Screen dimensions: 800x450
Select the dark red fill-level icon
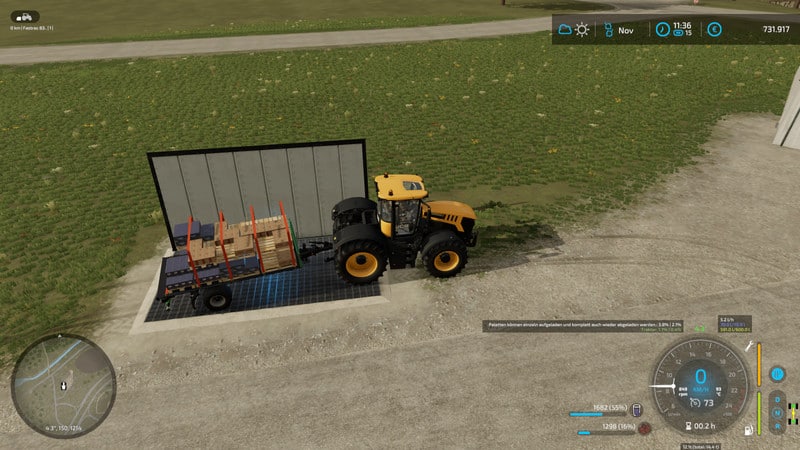[645, 427]
